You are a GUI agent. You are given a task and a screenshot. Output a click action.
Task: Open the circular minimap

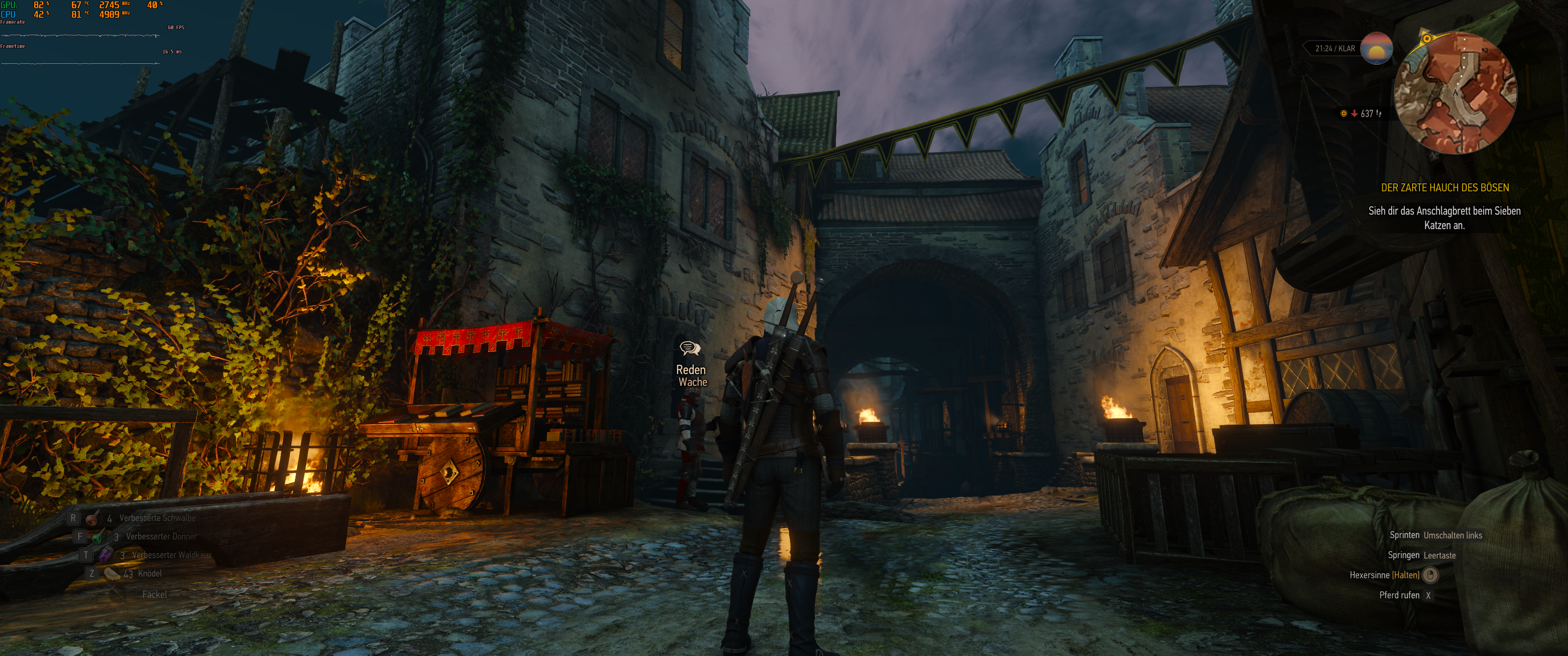(1455, 93)
